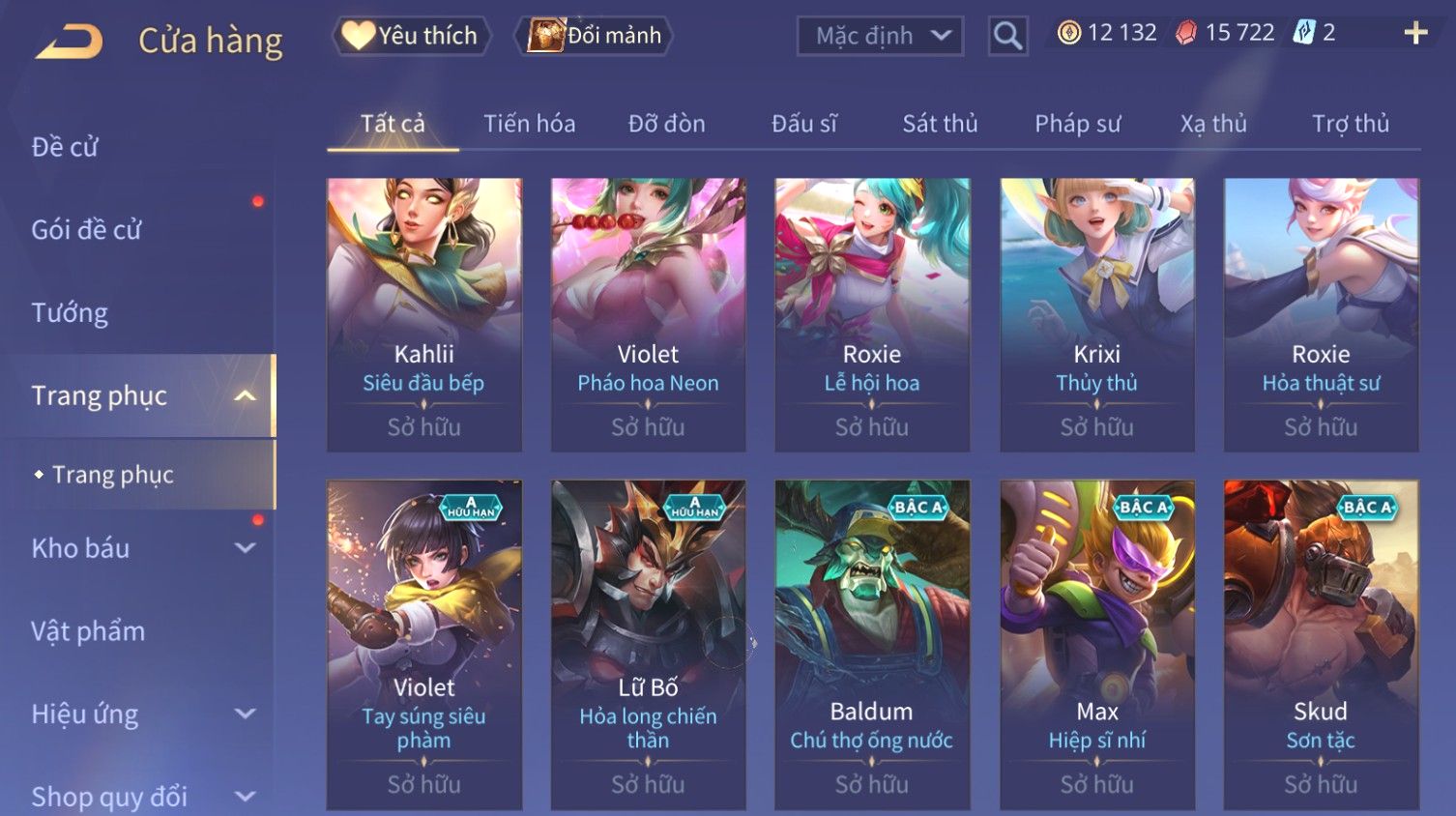Open the Yêu thích favorites list
This screenshot has height=816, width=1456.
[412, 36]
